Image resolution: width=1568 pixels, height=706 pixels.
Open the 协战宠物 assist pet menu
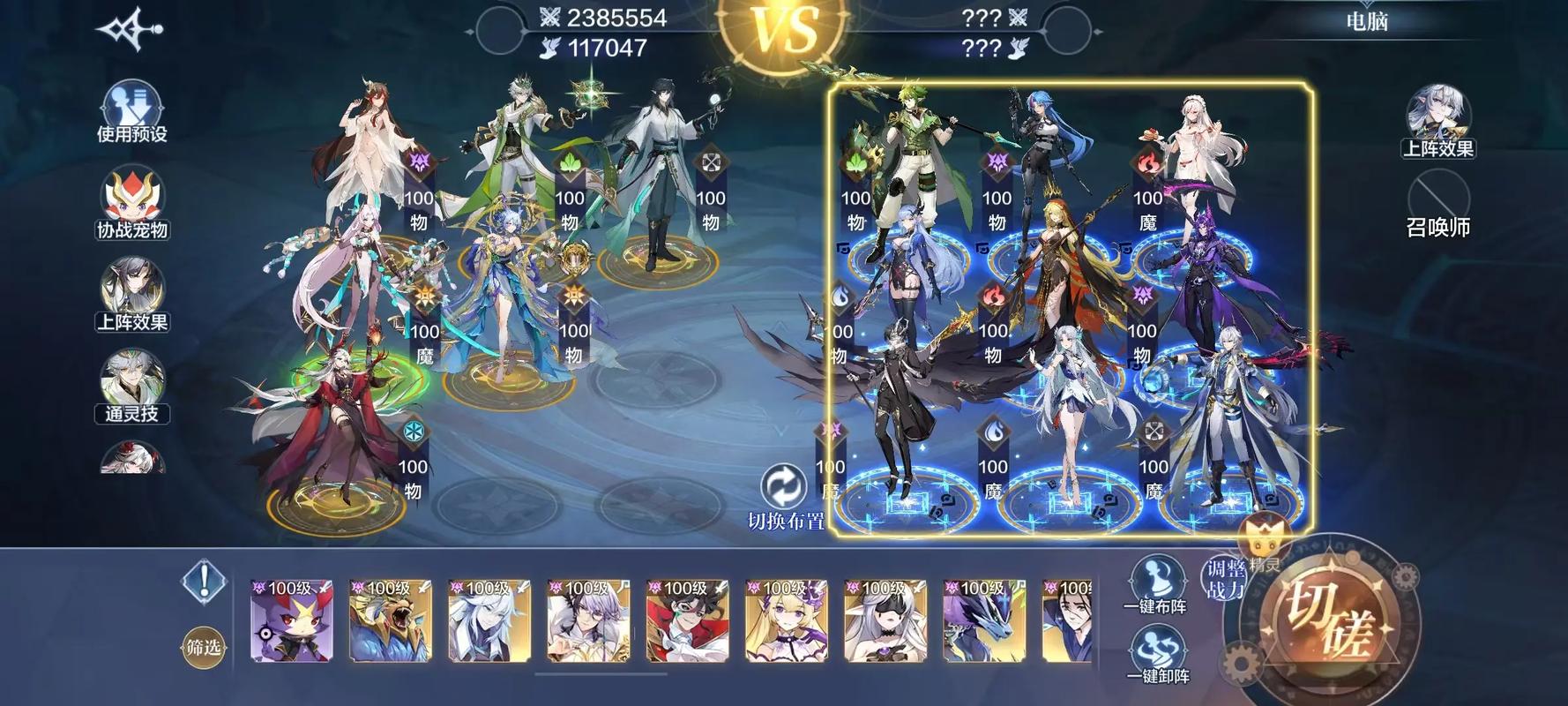(x=132, y=204)
